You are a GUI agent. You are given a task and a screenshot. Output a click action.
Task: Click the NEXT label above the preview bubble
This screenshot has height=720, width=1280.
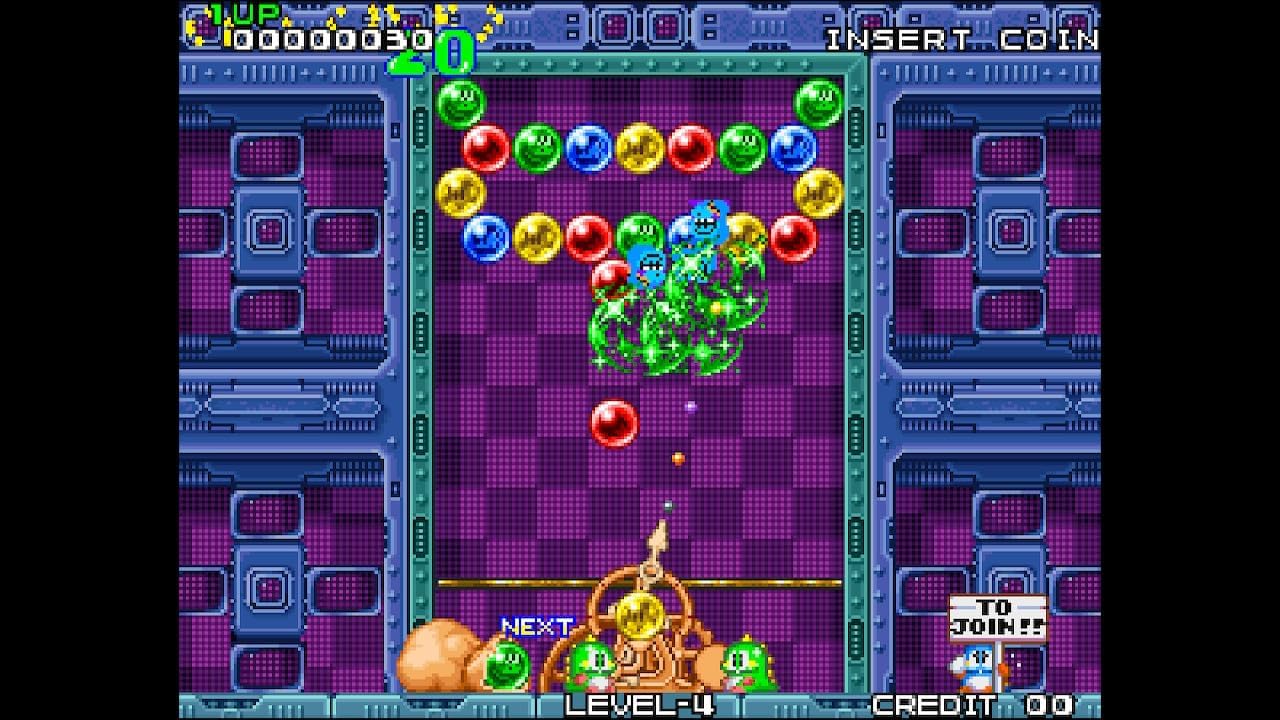click(535, 625)
